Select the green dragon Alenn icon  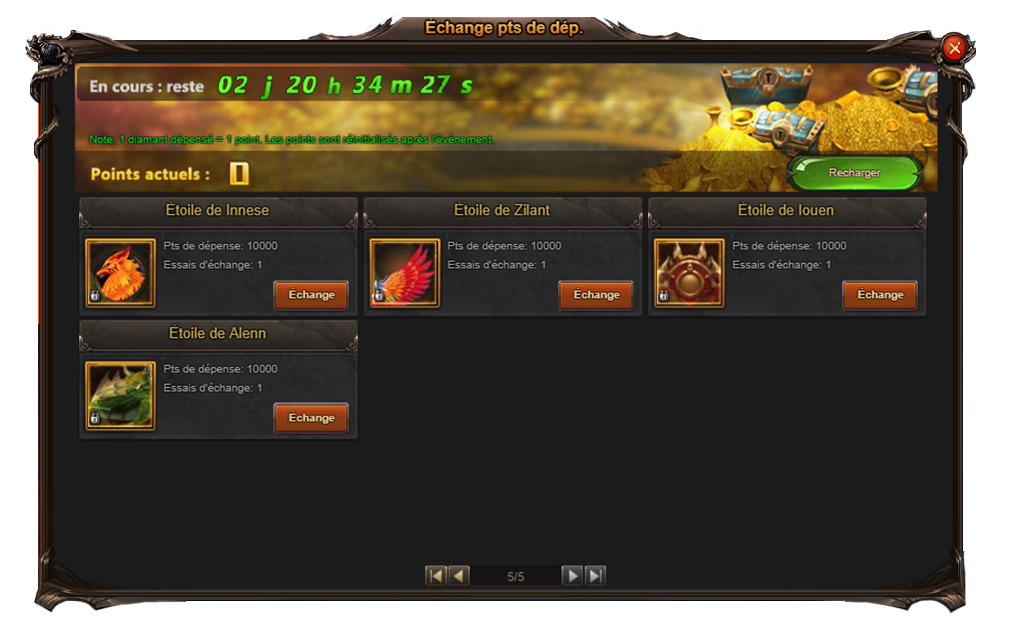click(120, 396)
